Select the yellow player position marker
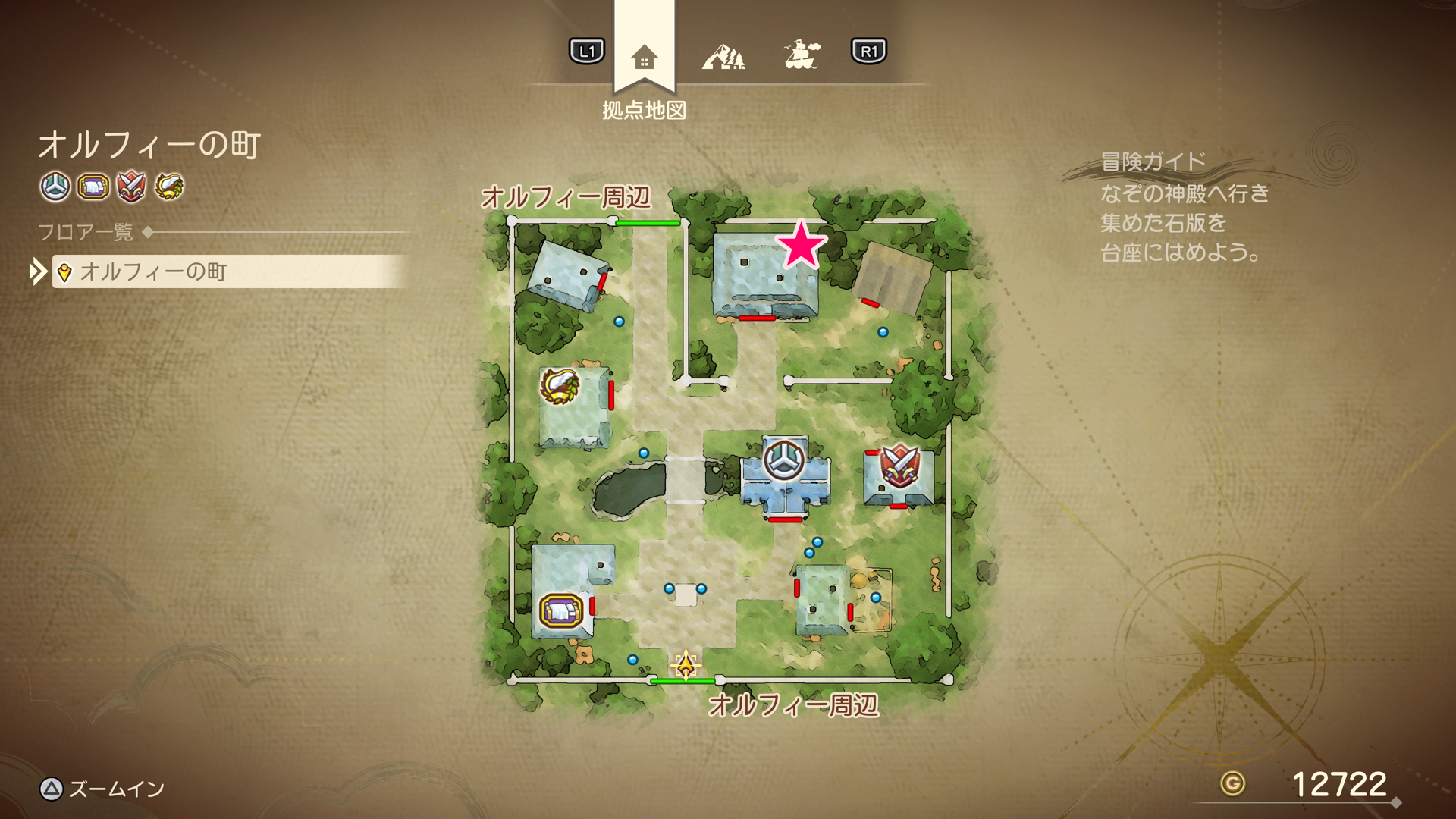The width and height of the screenshot is (1456, 819). click(x=686, y=666)
